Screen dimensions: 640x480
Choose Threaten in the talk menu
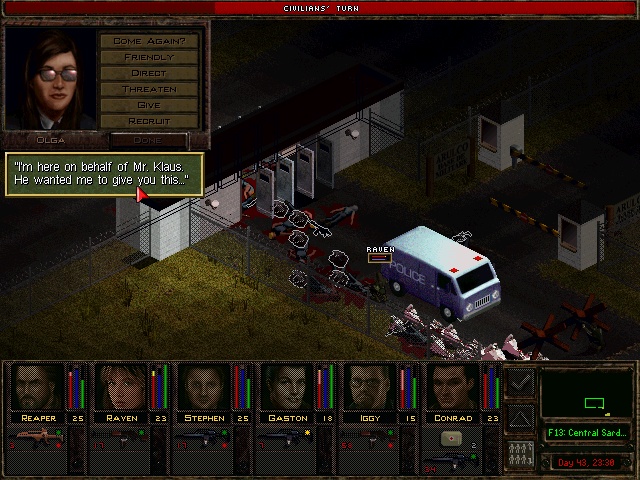[149, 89]
